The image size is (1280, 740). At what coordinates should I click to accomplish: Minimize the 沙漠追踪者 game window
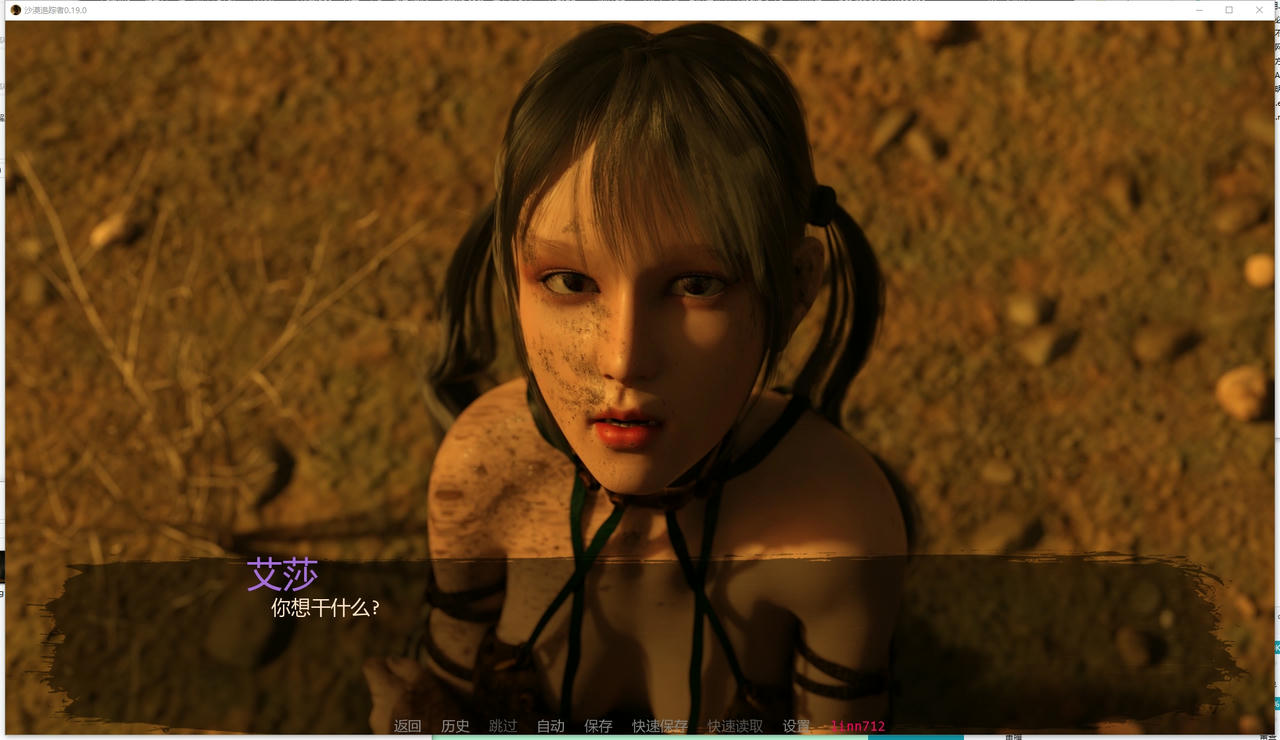pos(1198,10)
